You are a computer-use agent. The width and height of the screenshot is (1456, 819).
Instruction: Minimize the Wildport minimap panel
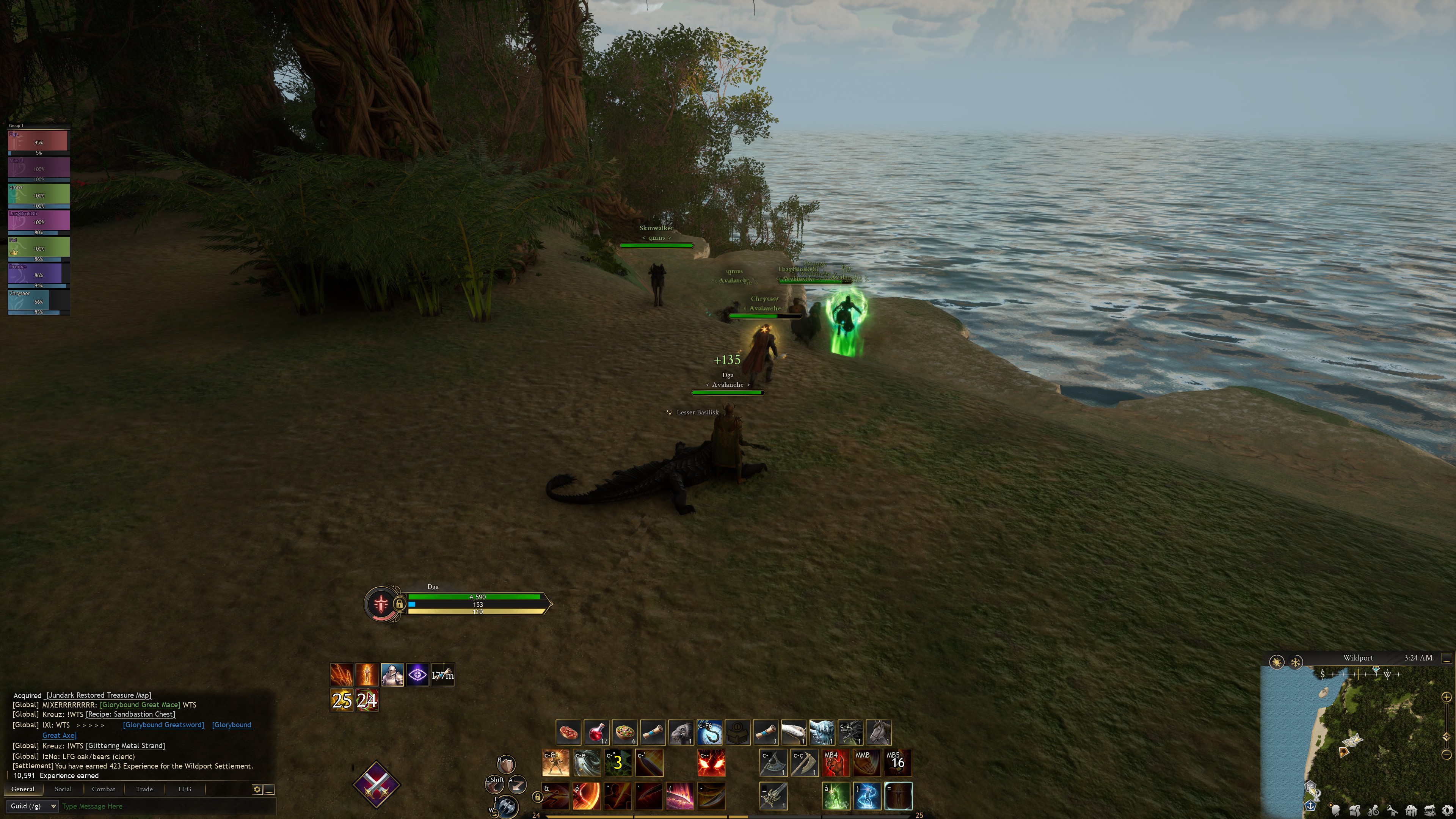pos(1447,659)
